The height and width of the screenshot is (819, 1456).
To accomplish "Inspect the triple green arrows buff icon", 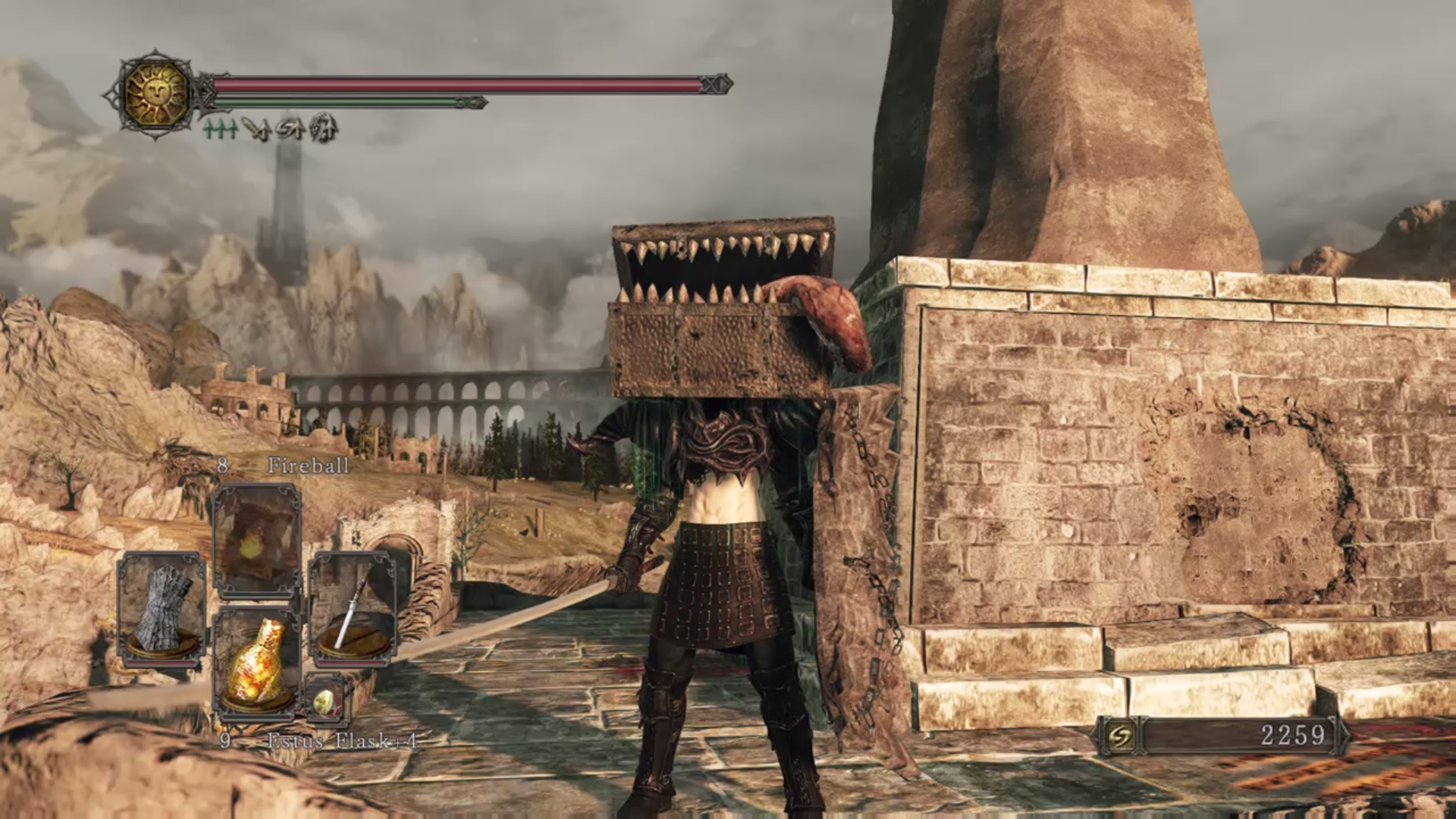I will tap(221, 130).
